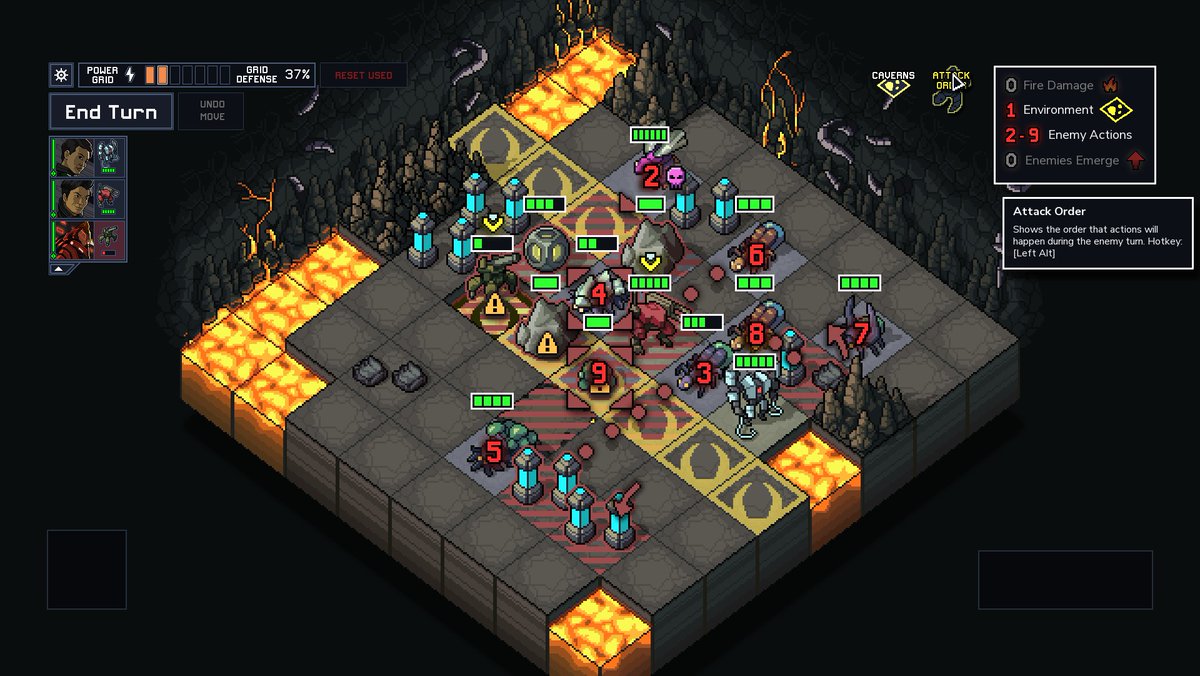End the current turn

111,112
